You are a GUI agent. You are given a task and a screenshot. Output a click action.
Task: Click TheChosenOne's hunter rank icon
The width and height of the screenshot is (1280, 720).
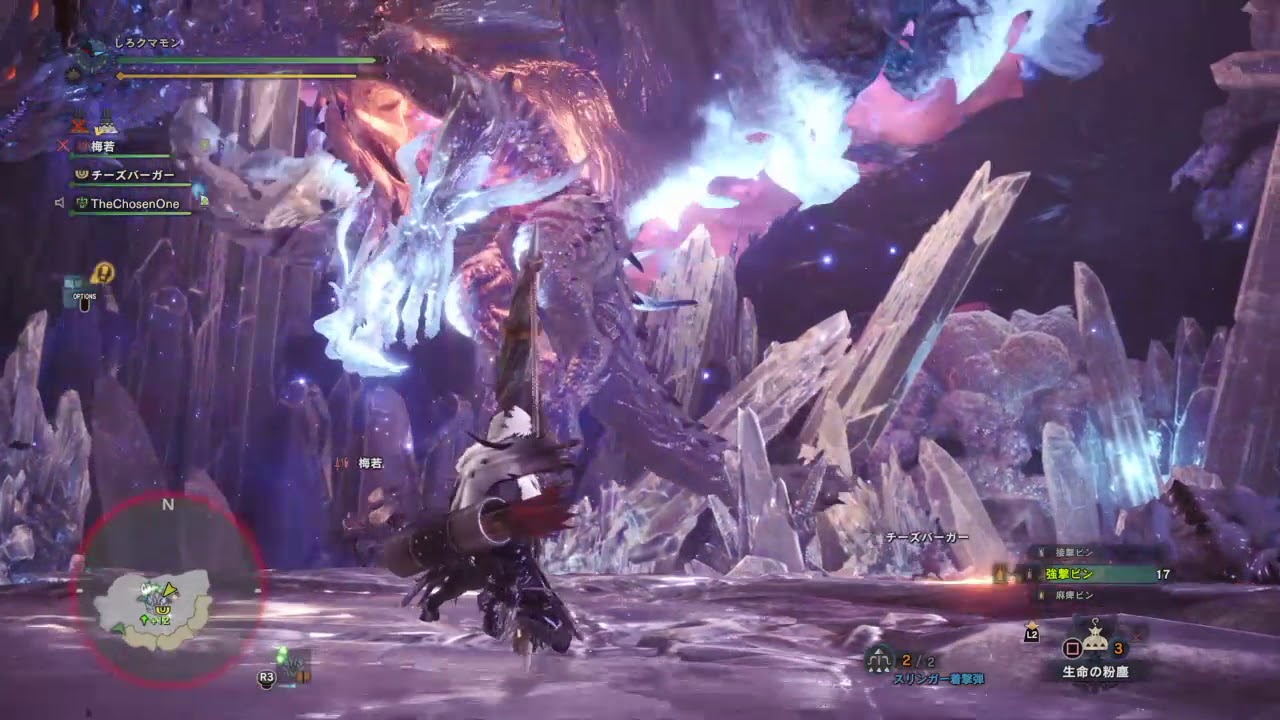pos(81,203)
